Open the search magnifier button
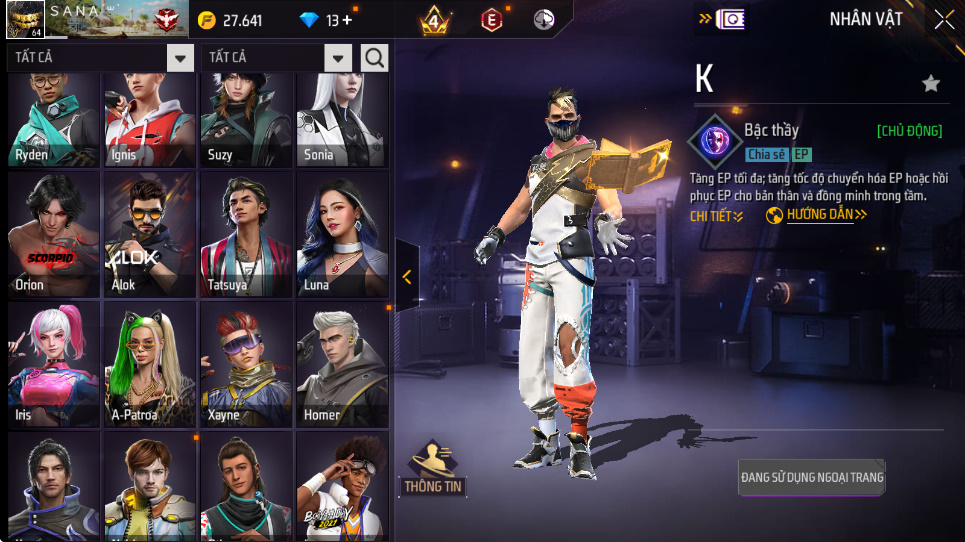This screenshot has height=542, width=965. 375,58
